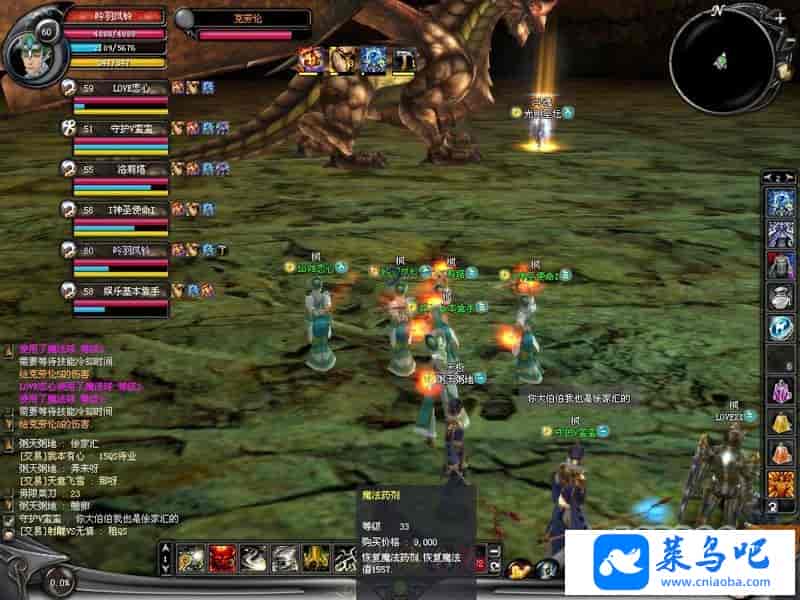Select the red armored figure side skill
Screen dimensions: 800x600
779,265
